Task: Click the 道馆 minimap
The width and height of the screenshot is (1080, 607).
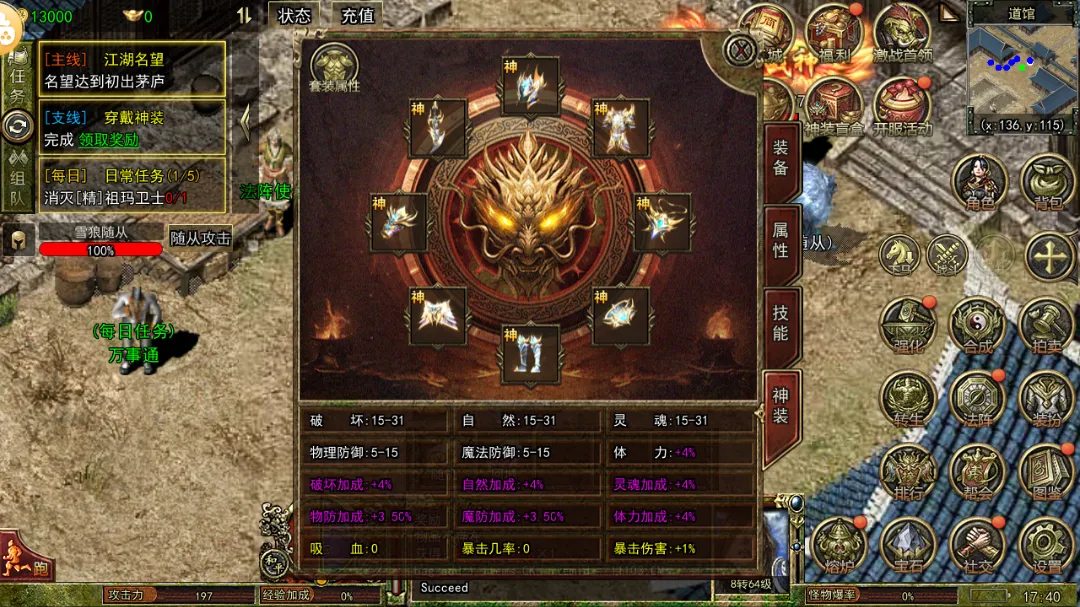Action: [x=1021, y=76]
